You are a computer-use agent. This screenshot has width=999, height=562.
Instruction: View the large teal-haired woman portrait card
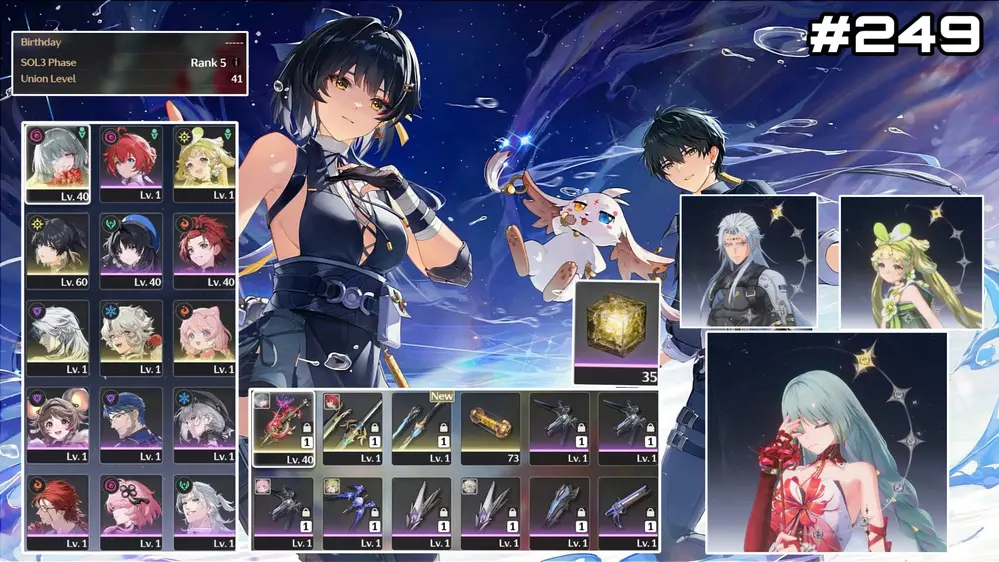pos(826,443)
